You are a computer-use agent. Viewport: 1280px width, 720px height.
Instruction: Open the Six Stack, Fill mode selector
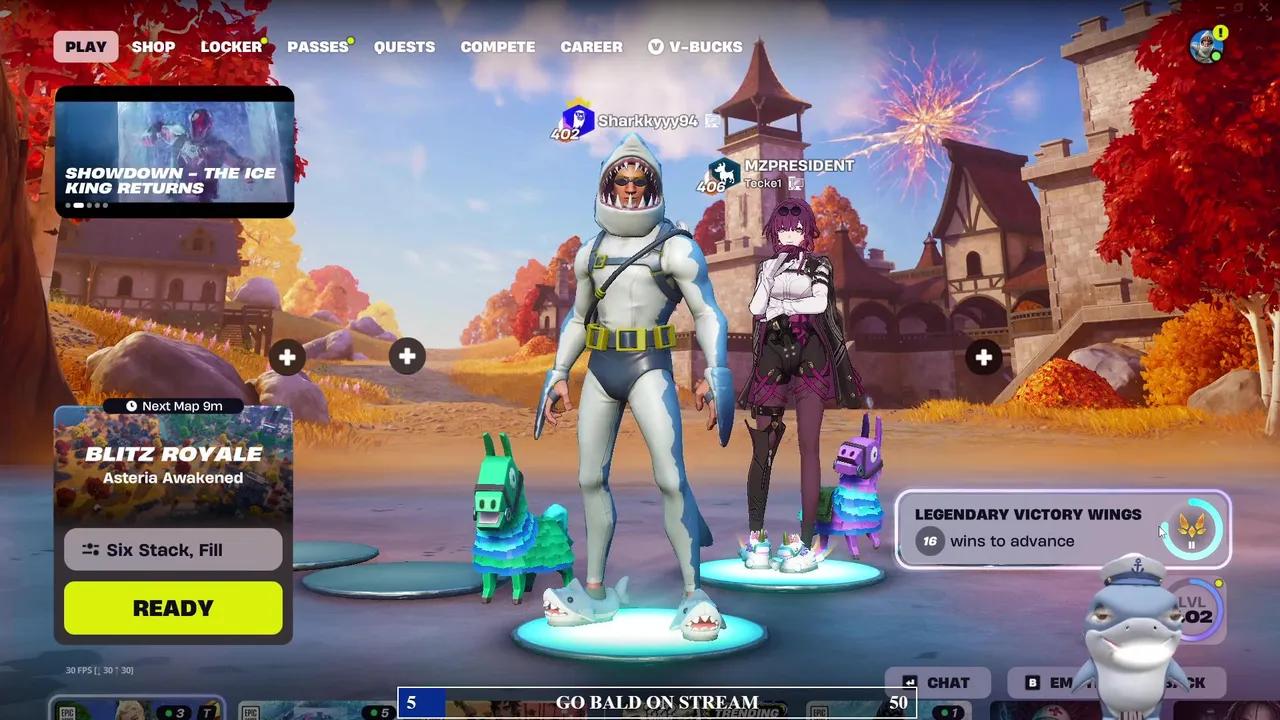point(172,549)
